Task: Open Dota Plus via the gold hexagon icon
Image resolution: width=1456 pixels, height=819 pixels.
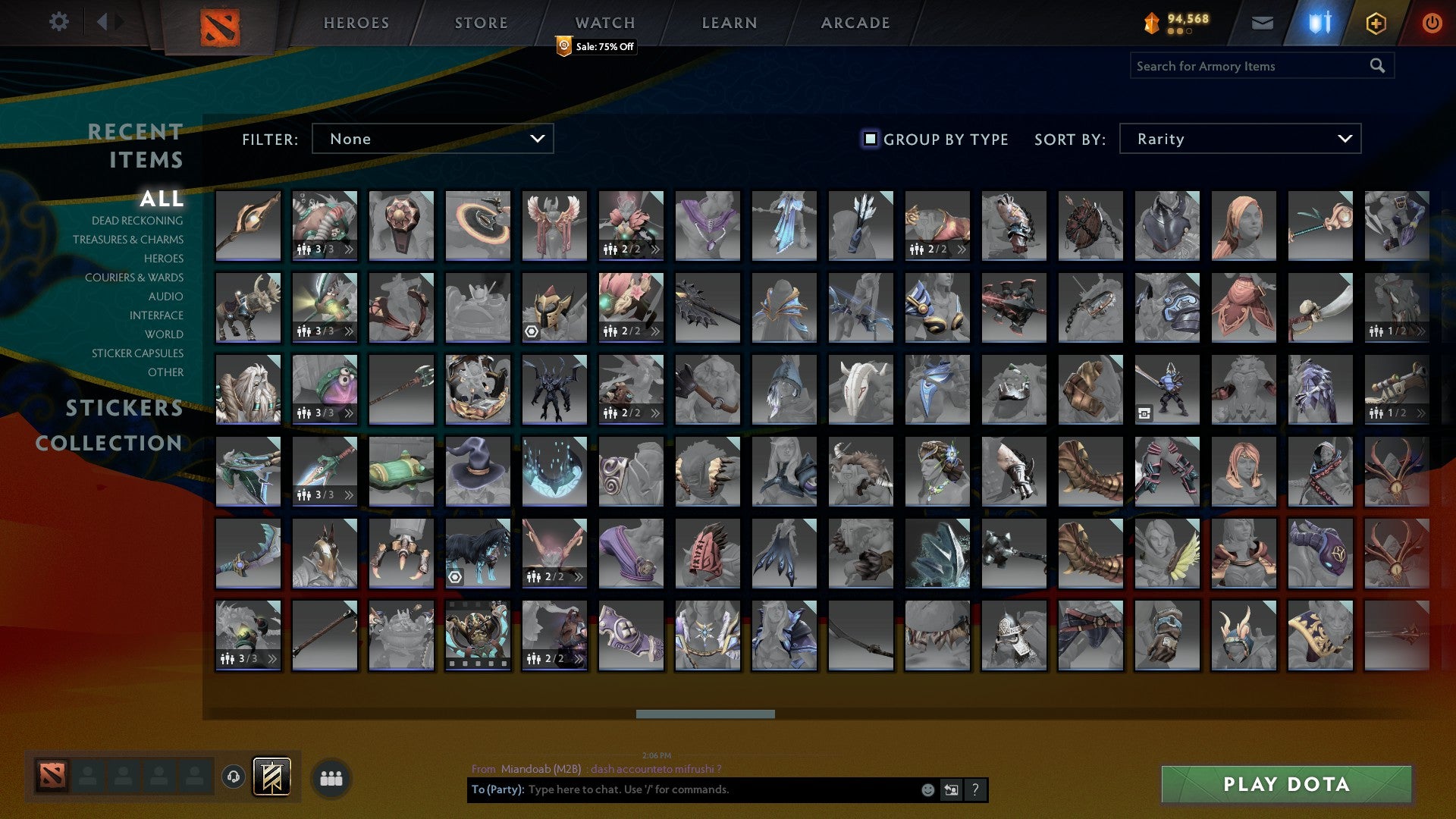Action: [x=1375, y=23]
